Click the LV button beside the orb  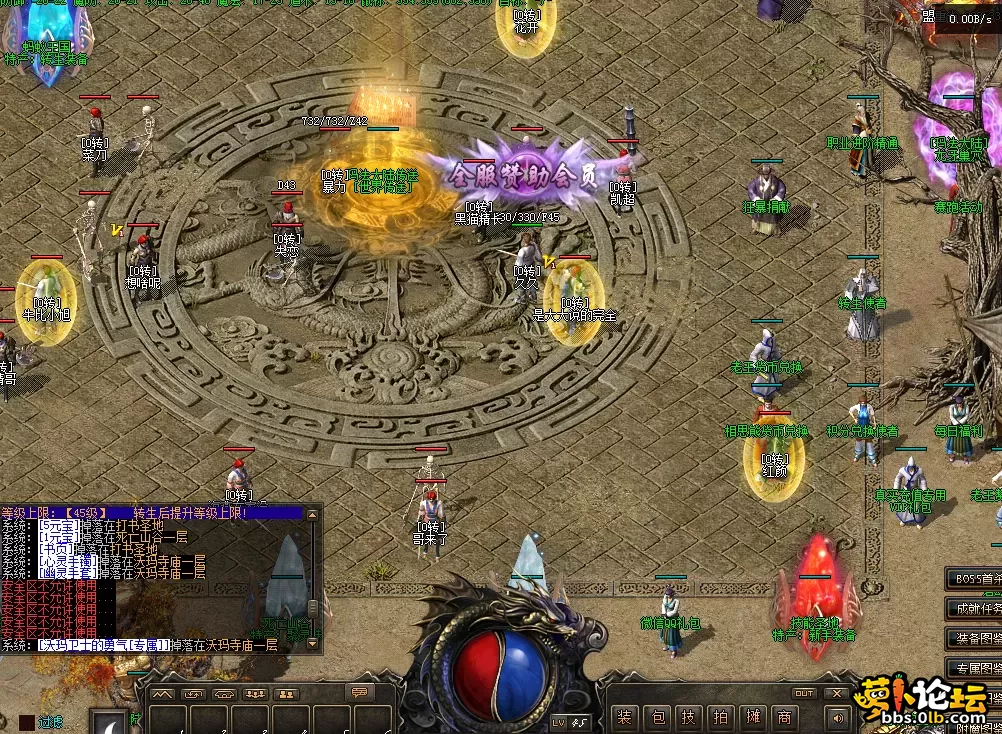[x=558, y=721]
